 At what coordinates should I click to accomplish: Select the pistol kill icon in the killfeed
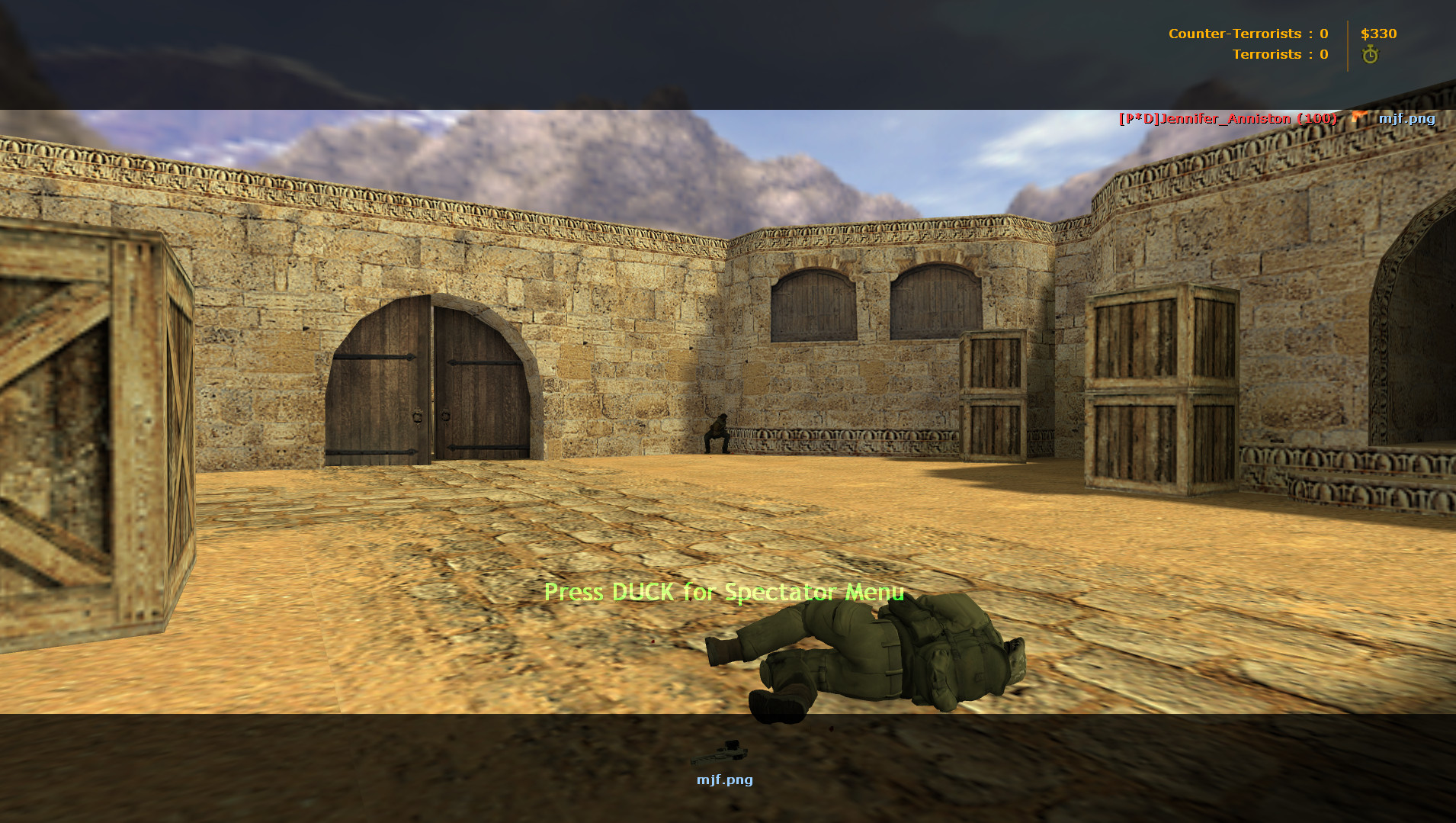tap(1358, 117)
